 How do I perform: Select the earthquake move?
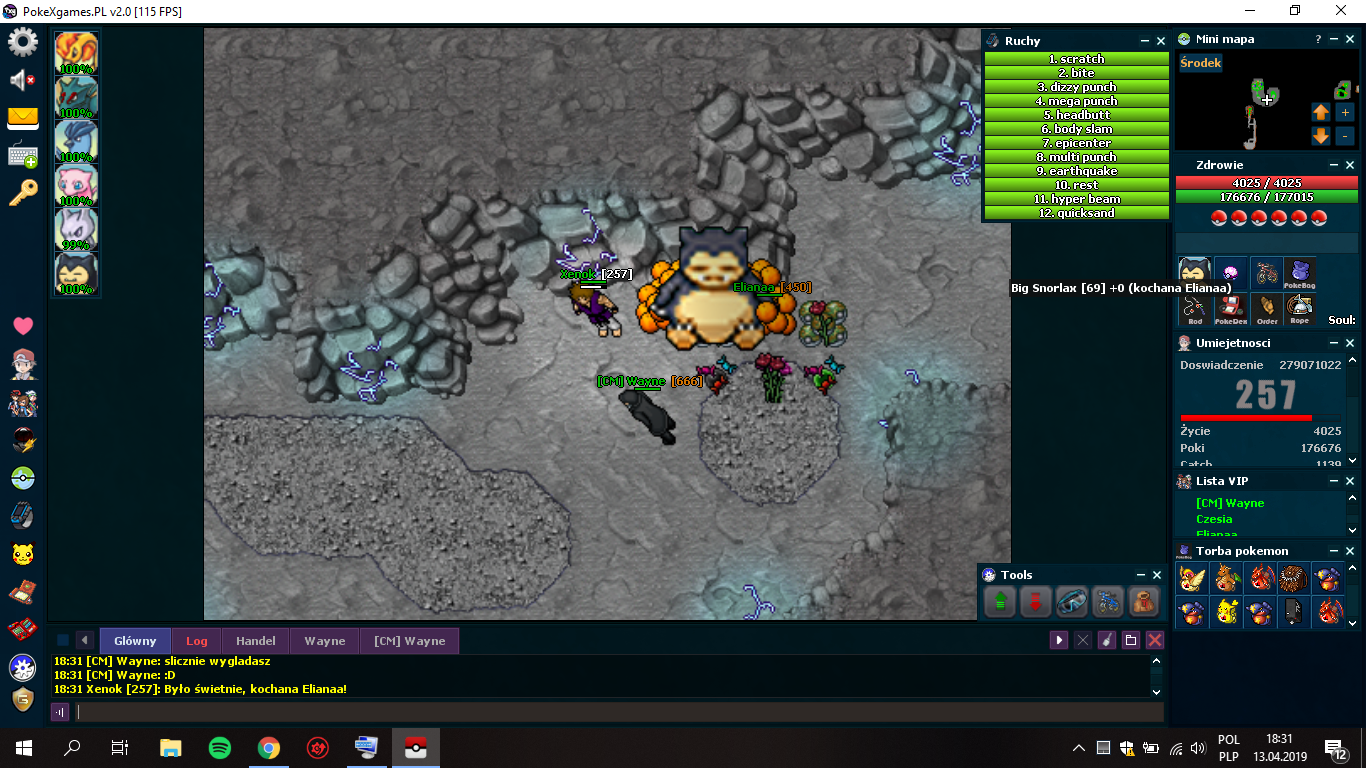coord(1076,171)
